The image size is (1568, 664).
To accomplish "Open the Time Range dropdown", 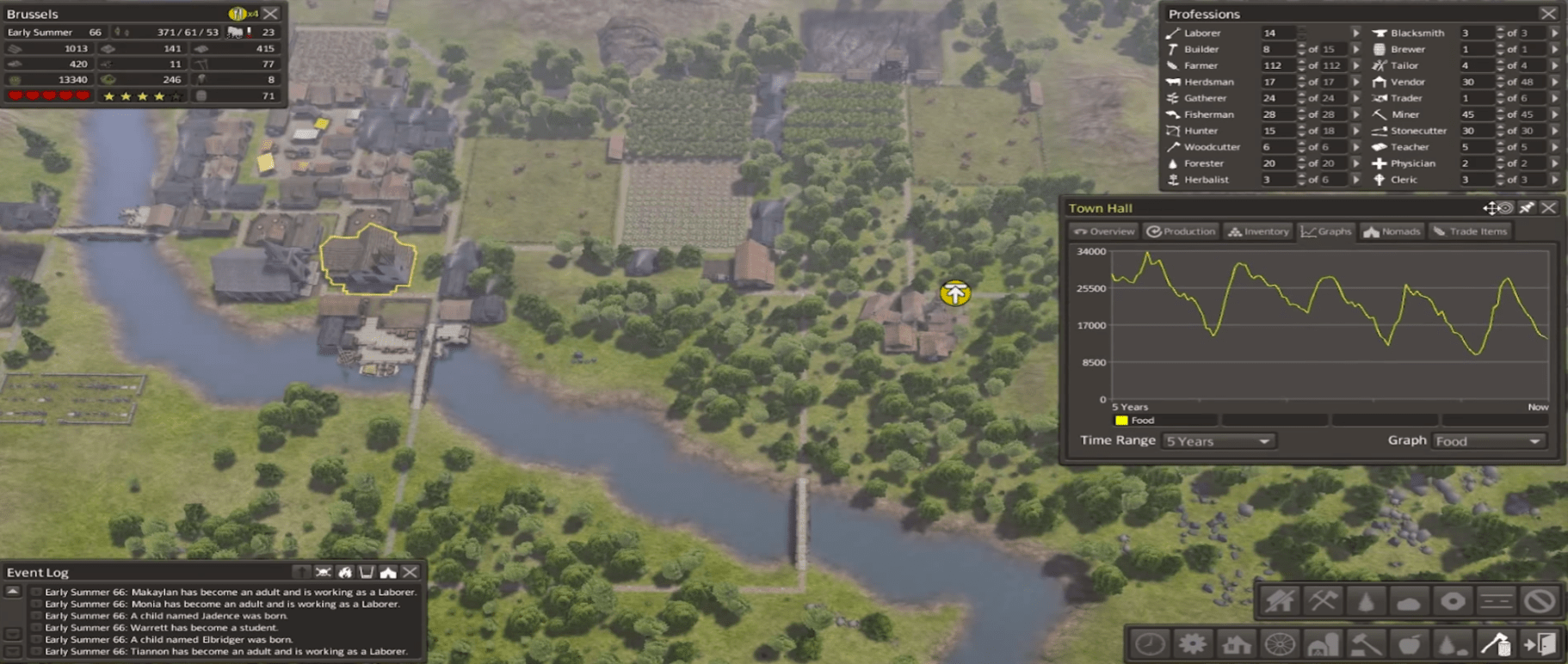I will [1218, 441].
